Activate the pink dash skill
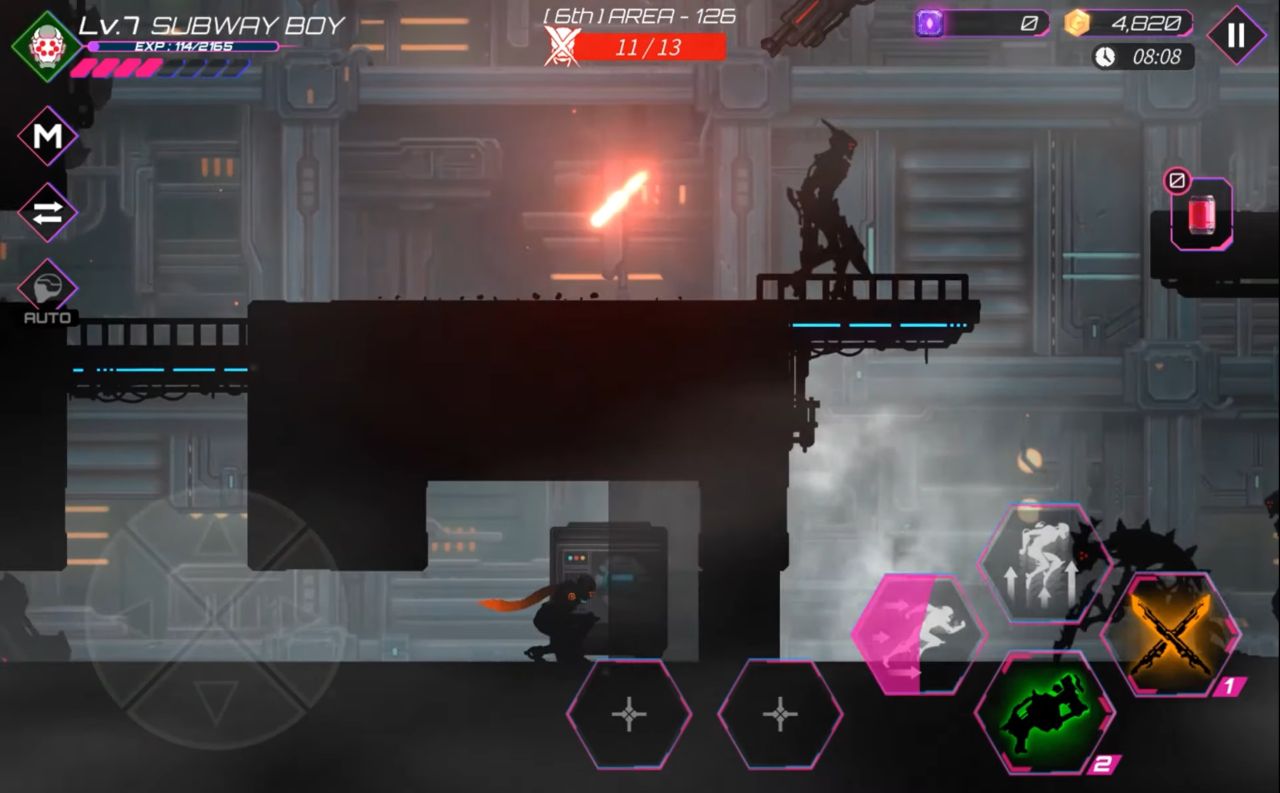1280x793 pixels. [918, 634]
